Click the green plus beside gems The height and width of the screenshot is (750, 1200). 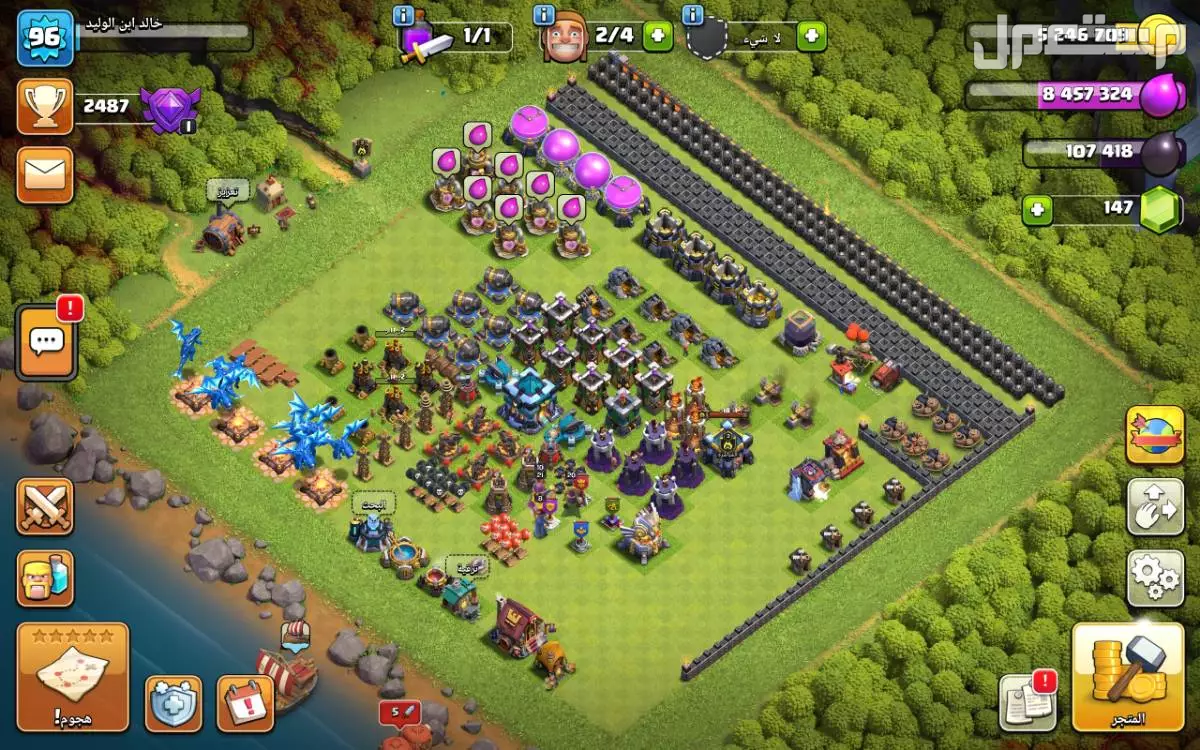(x=1037, y=210)
